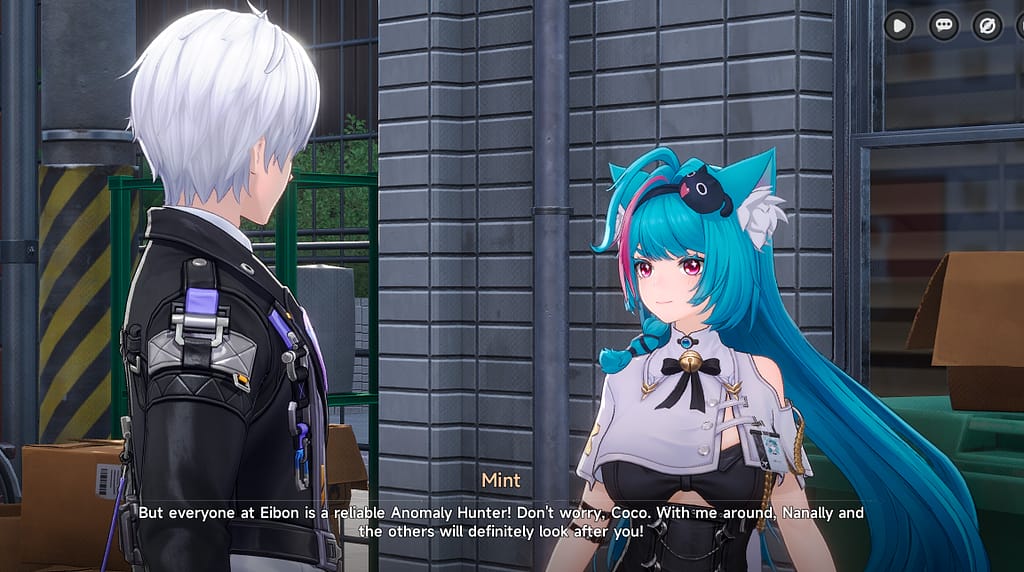This screenshot has width=1024, height=572.
Task: Open the dialogue log speech bubble icon
Action: pyautogui.click(x=943, y=25)
